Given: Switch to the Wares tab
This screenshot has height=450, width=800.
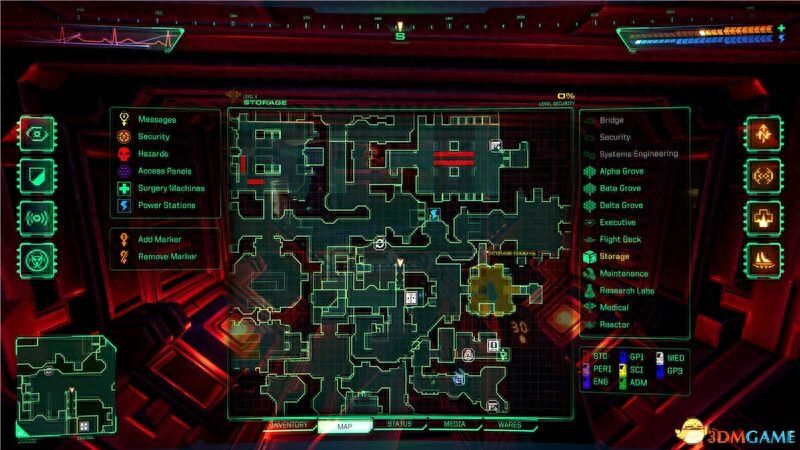Looking at the screenshot, I should 510,425.
